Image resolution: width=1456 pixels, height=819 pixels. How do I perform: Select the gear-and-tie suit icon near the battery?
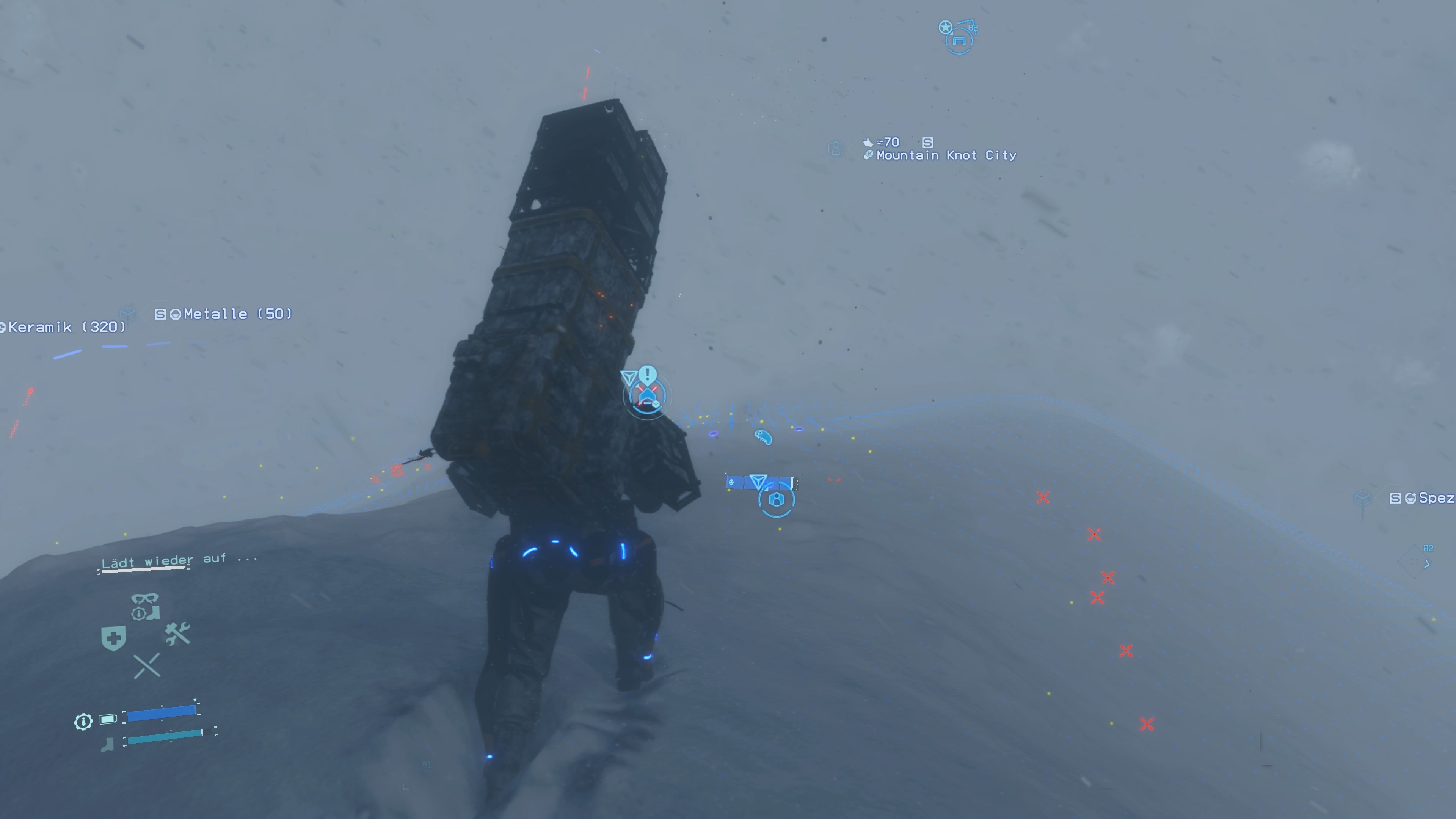[84, 721]
